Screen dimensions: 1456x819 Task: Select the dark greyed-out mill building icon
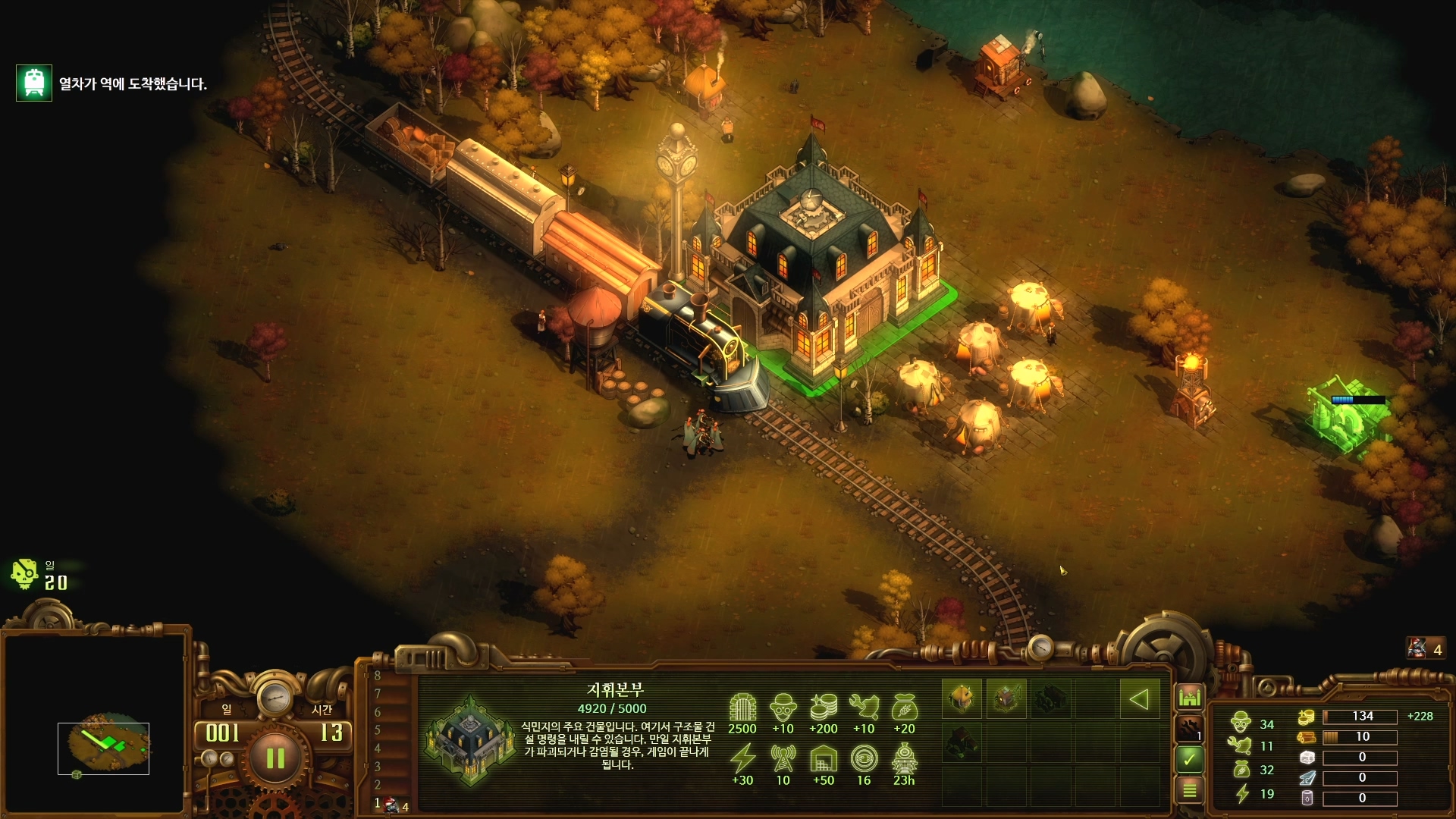(x=1051, y=698)
